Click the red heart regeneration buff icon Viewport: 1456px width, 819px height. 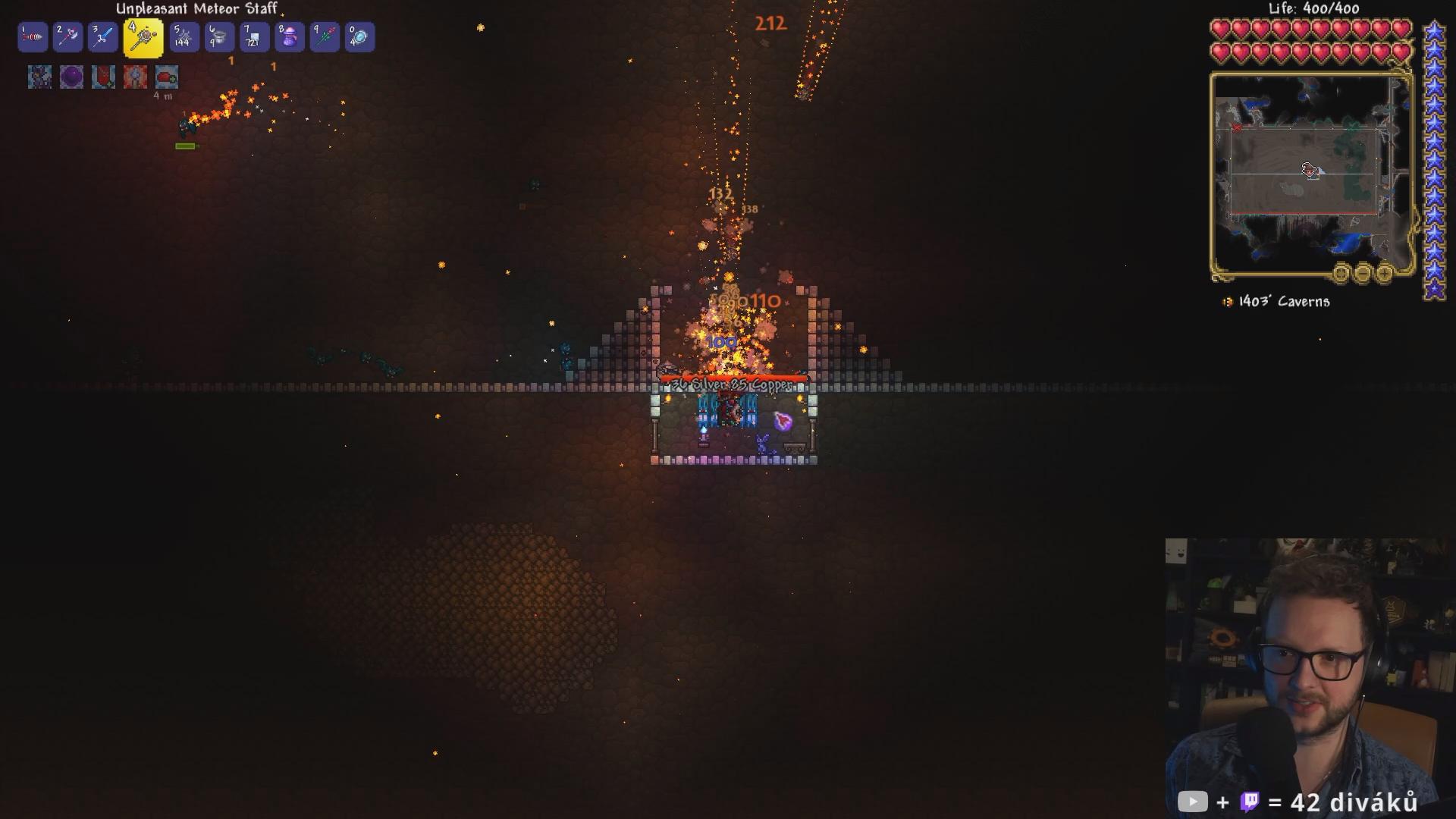click(x=167, y=77)
